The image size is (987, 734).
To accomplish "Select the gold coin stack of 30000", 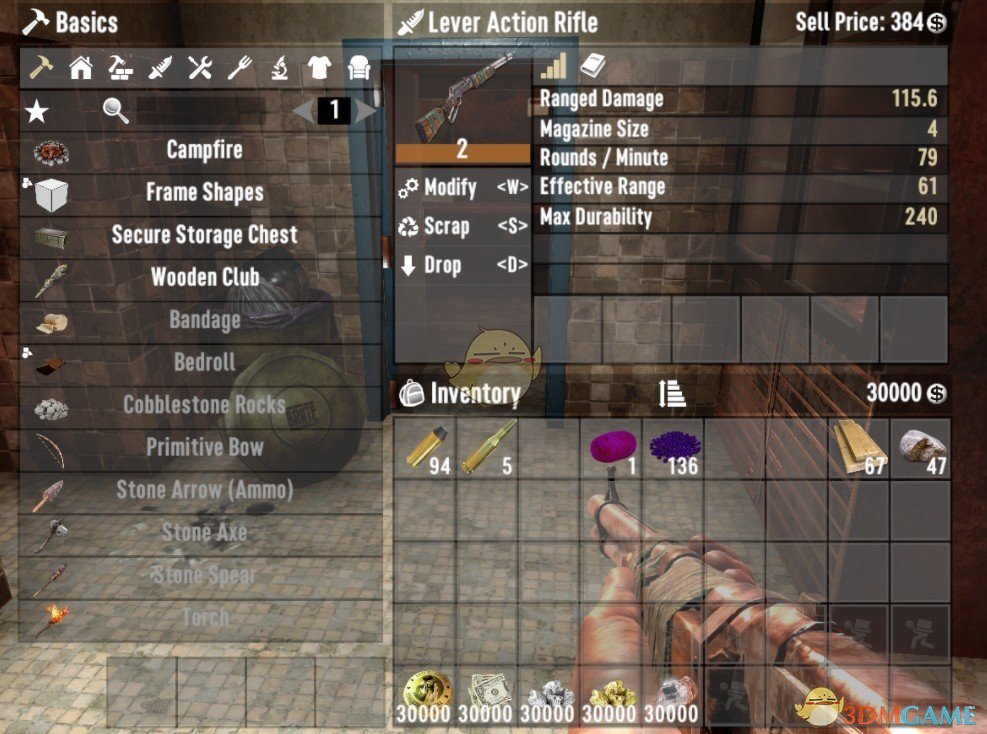I will coord(425,697).
